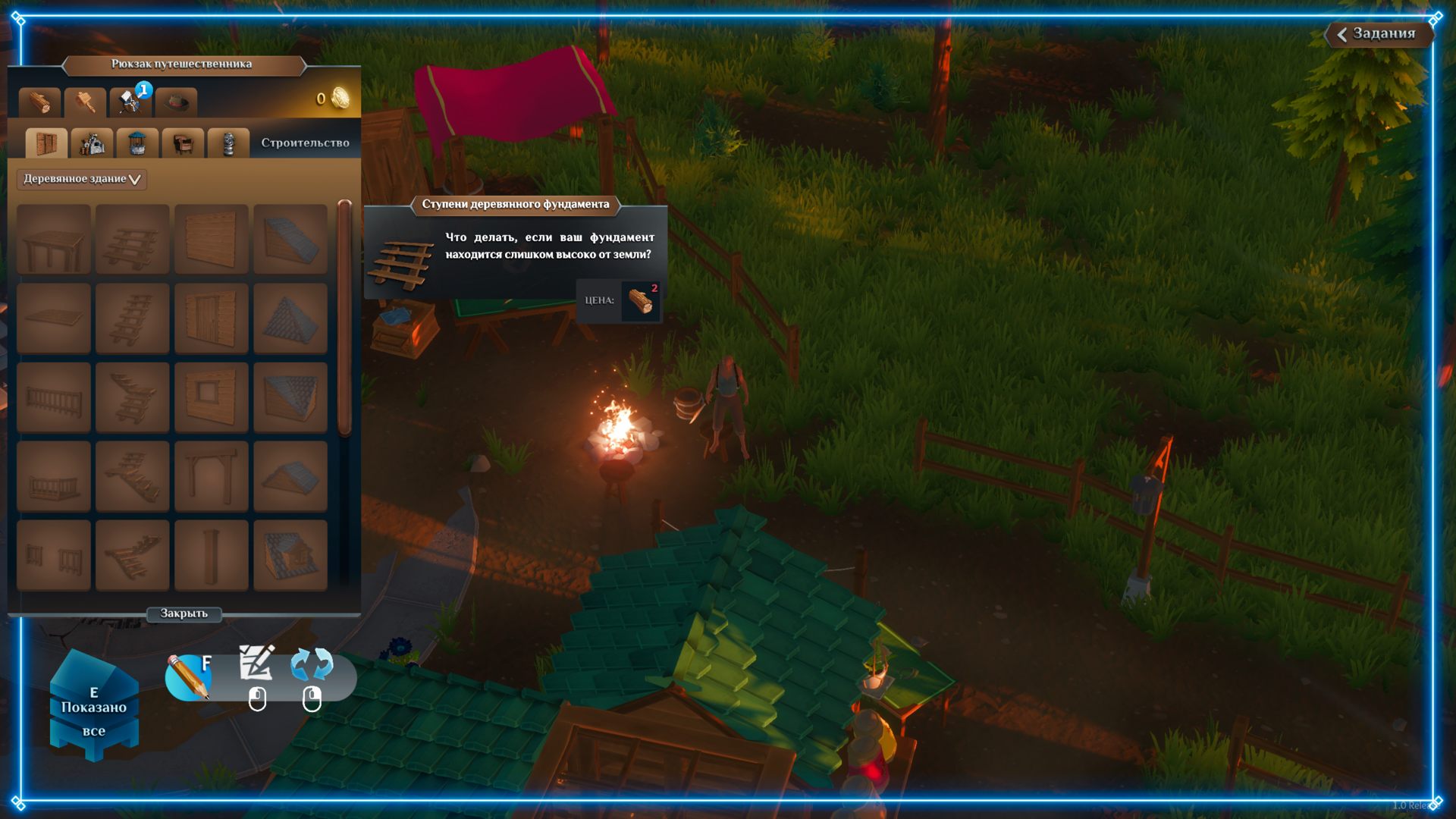Open the wooden mallet tab
Image resolution: width=1456 pixels, height=819 pixels.
(x=85, y=102)
